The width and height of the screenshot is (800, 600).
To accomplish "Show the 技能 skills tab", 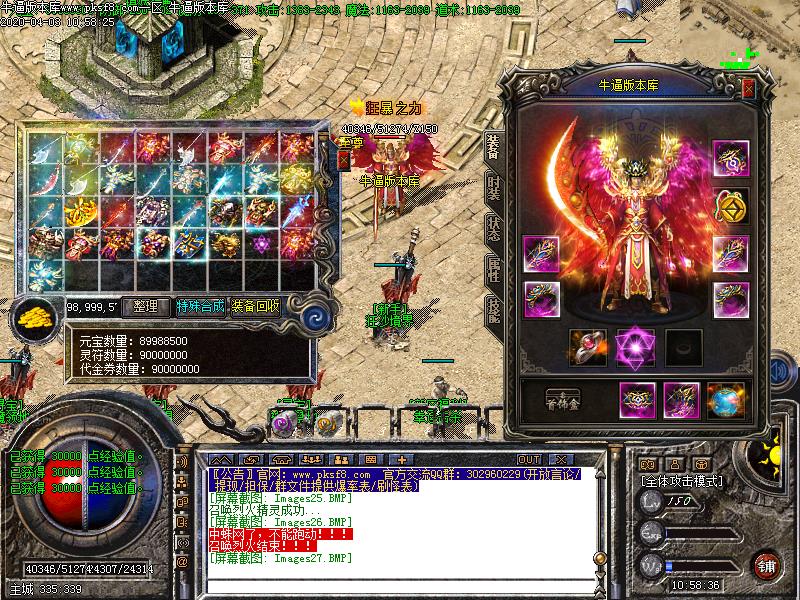I will pyautogui.click(x=493, y=307).
